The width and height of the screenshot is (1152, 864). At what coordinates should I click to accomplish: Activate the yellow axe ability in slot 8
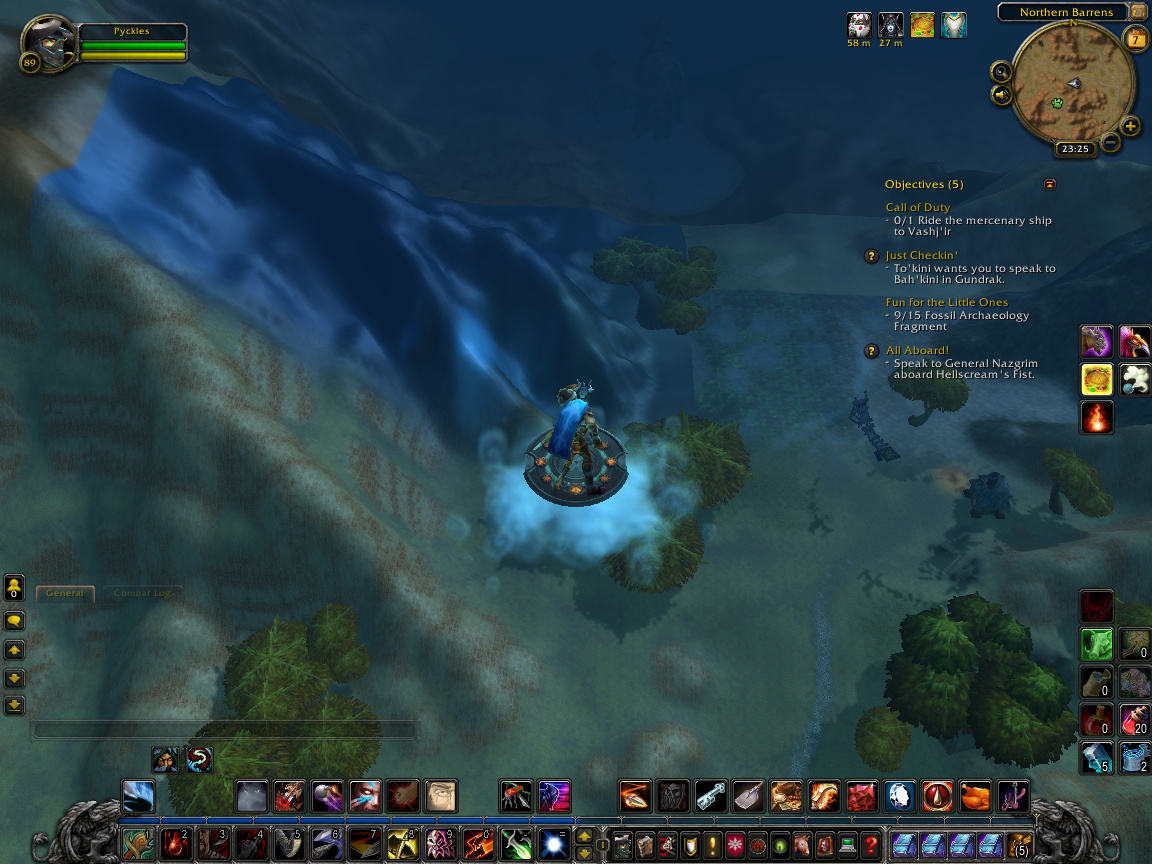pos(402,844)
